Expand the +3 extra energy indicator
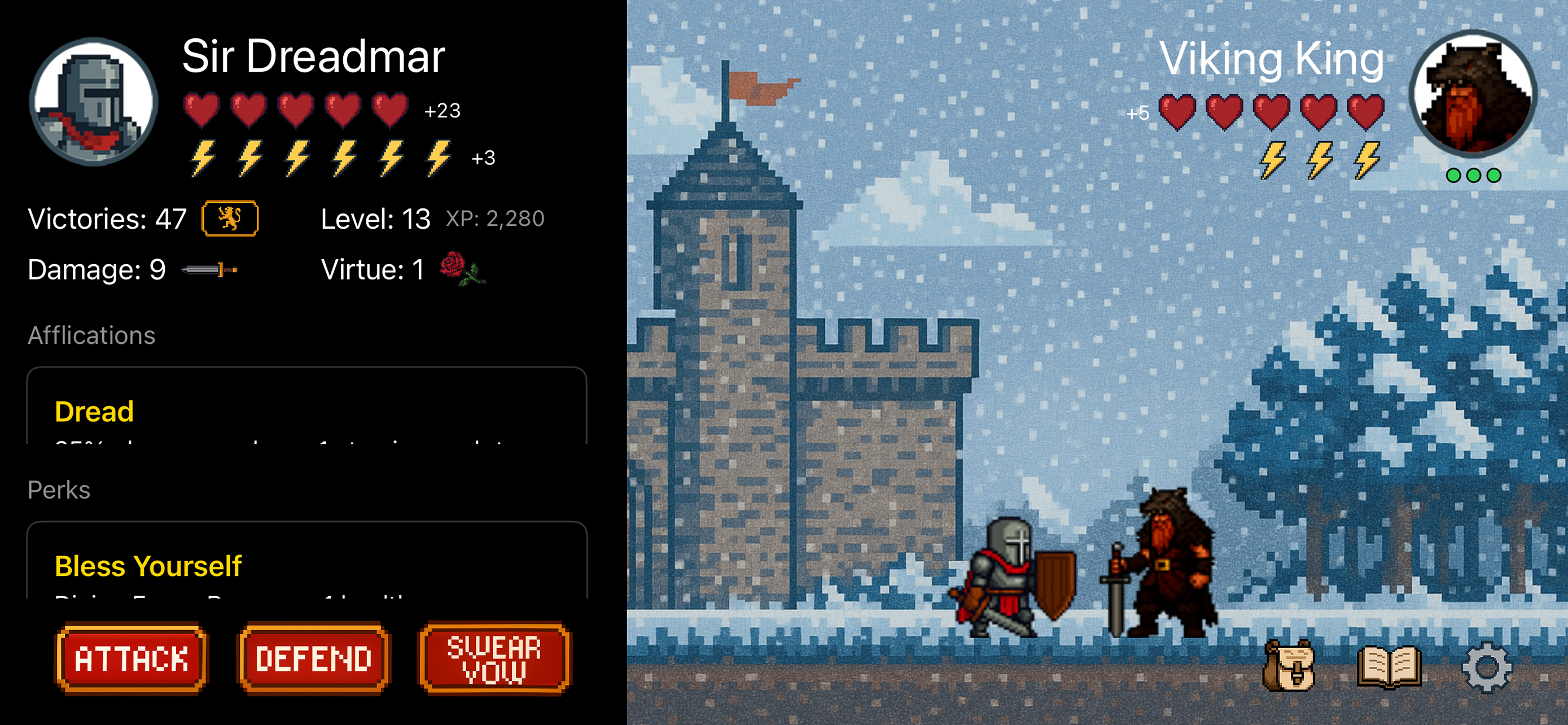The width and height of the screenshot is (1568, 725). (x=483, y=159)
